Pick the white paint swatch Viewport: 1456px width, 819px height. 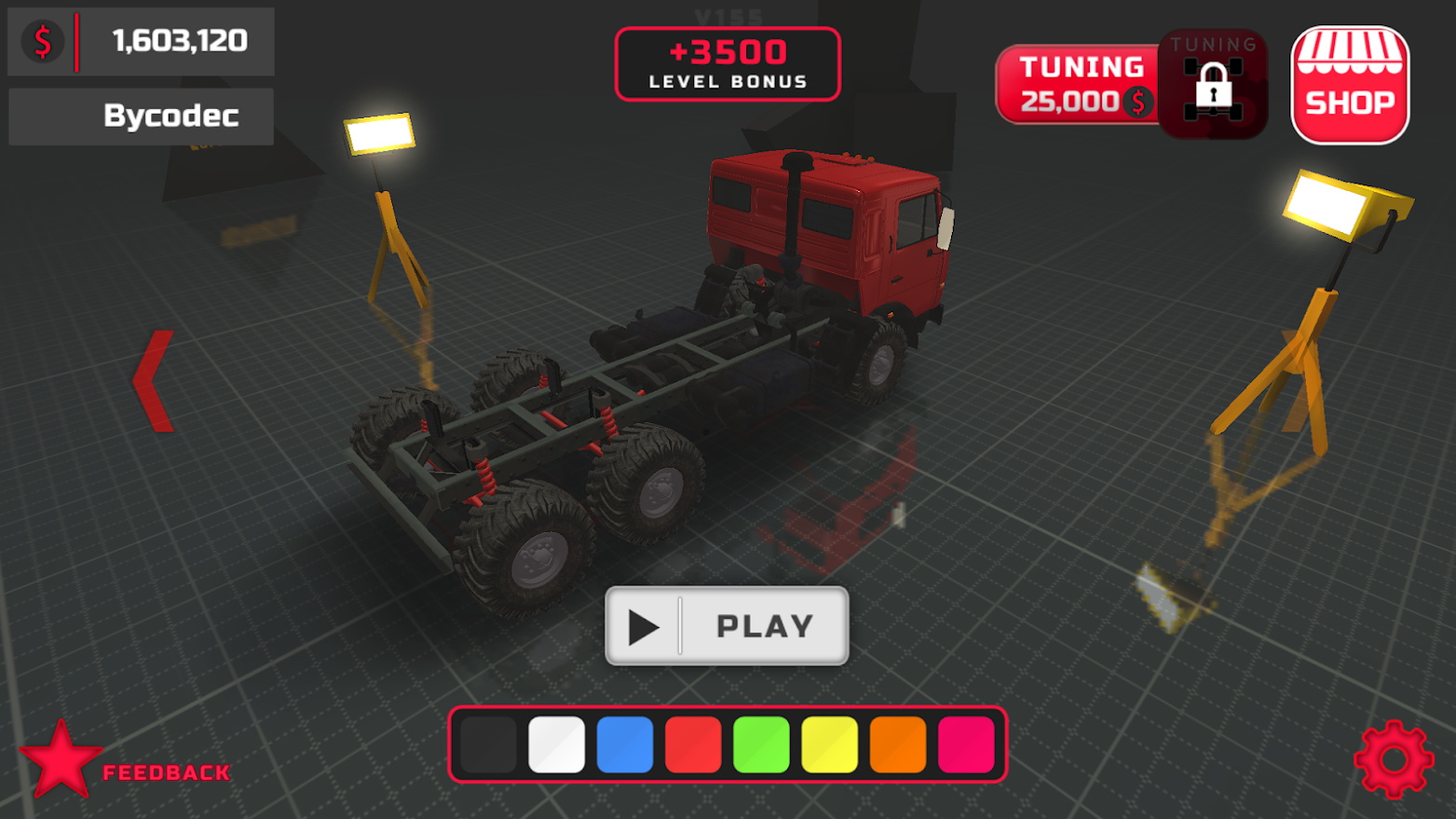(x=556, y=744)
